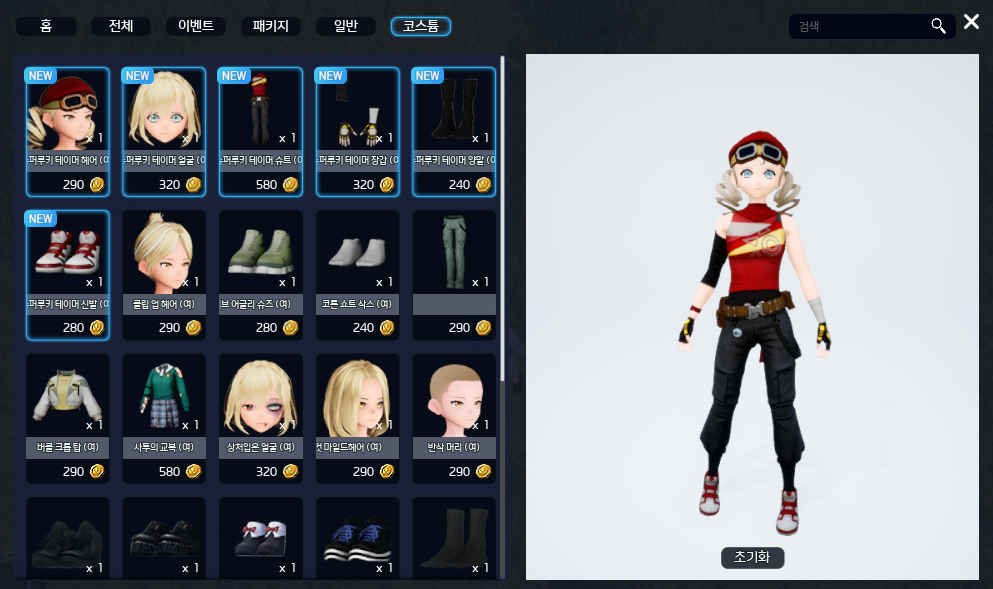Reset preview with the 초기화 button
Image resolution: width=993 pixels, height=589 pixels.
tap(752, 558)
